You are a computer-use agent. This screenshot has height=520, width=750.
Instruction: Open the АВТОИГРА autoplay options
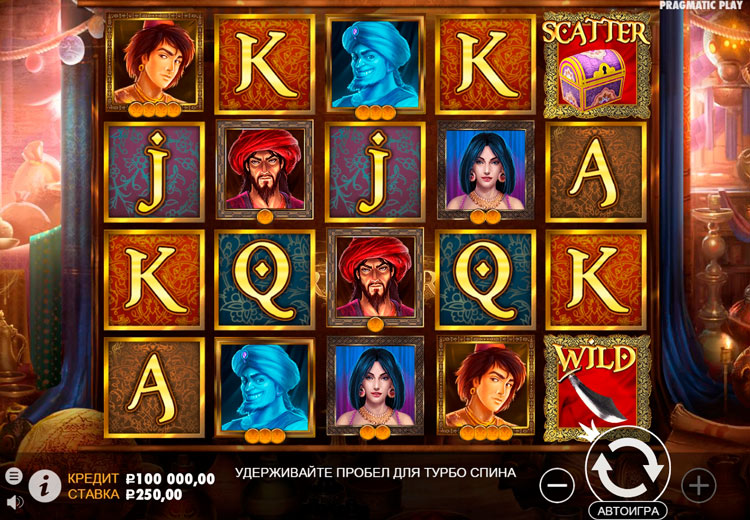coord(627,510)
